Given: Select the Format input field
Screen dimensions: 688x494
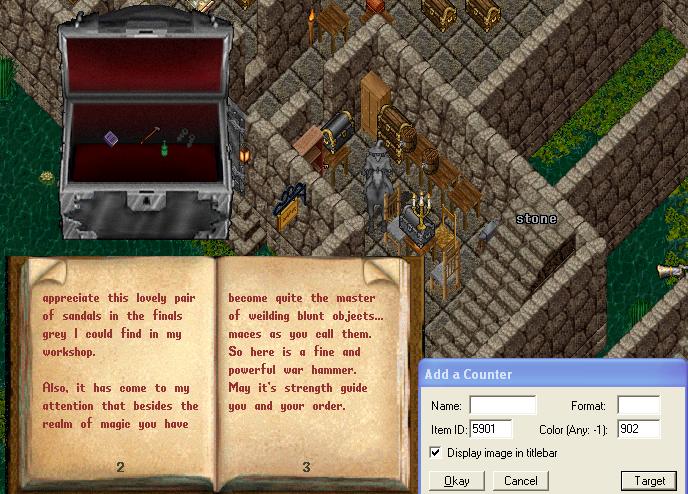Looking at the screenshot, I should tap(638, 406).
